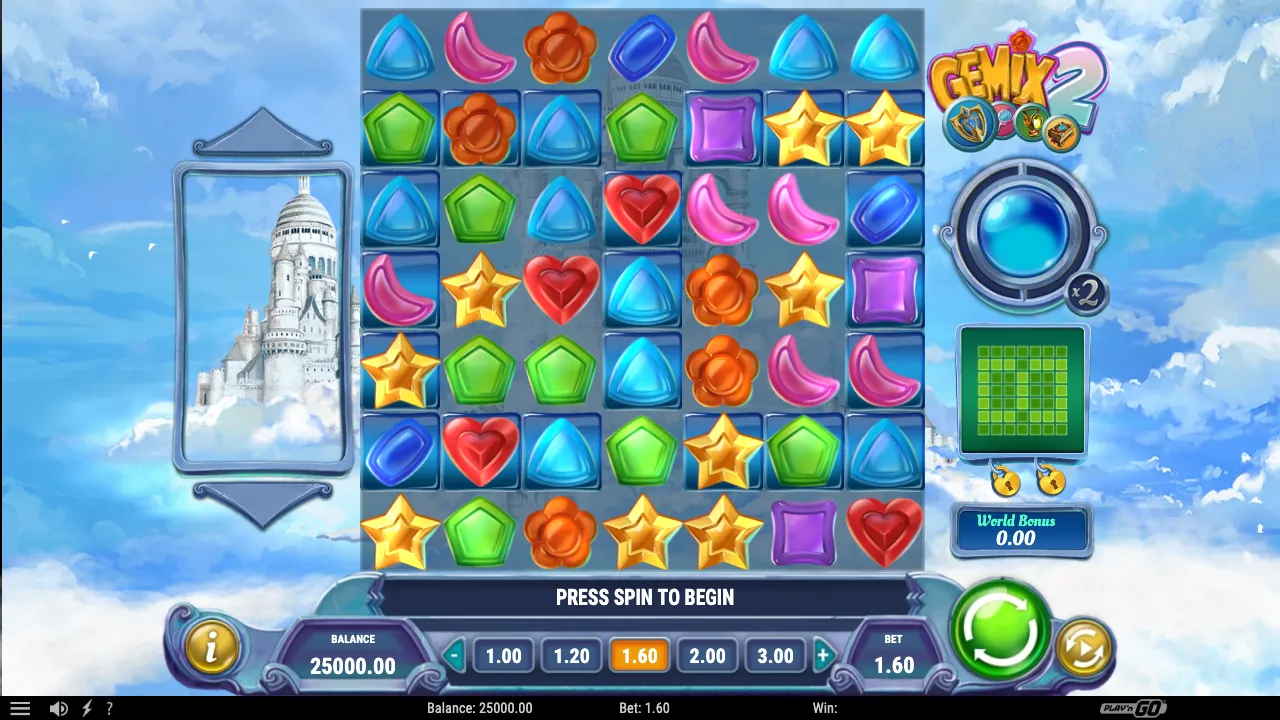
Task: Open help with the question mark
Action: point(110,708)
